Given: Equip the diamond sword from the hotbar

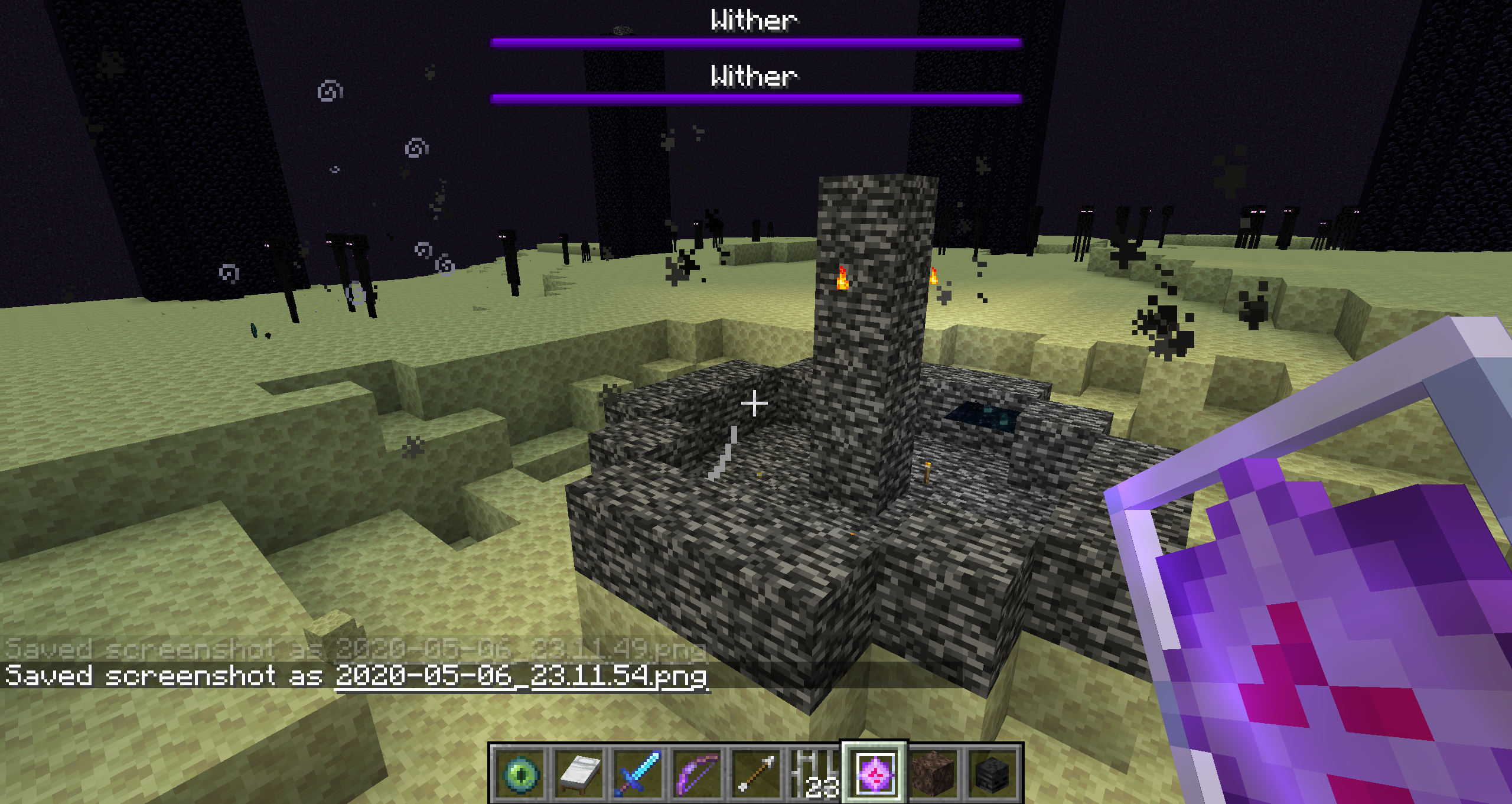Looking at the screenshot, I should [638, 773].
